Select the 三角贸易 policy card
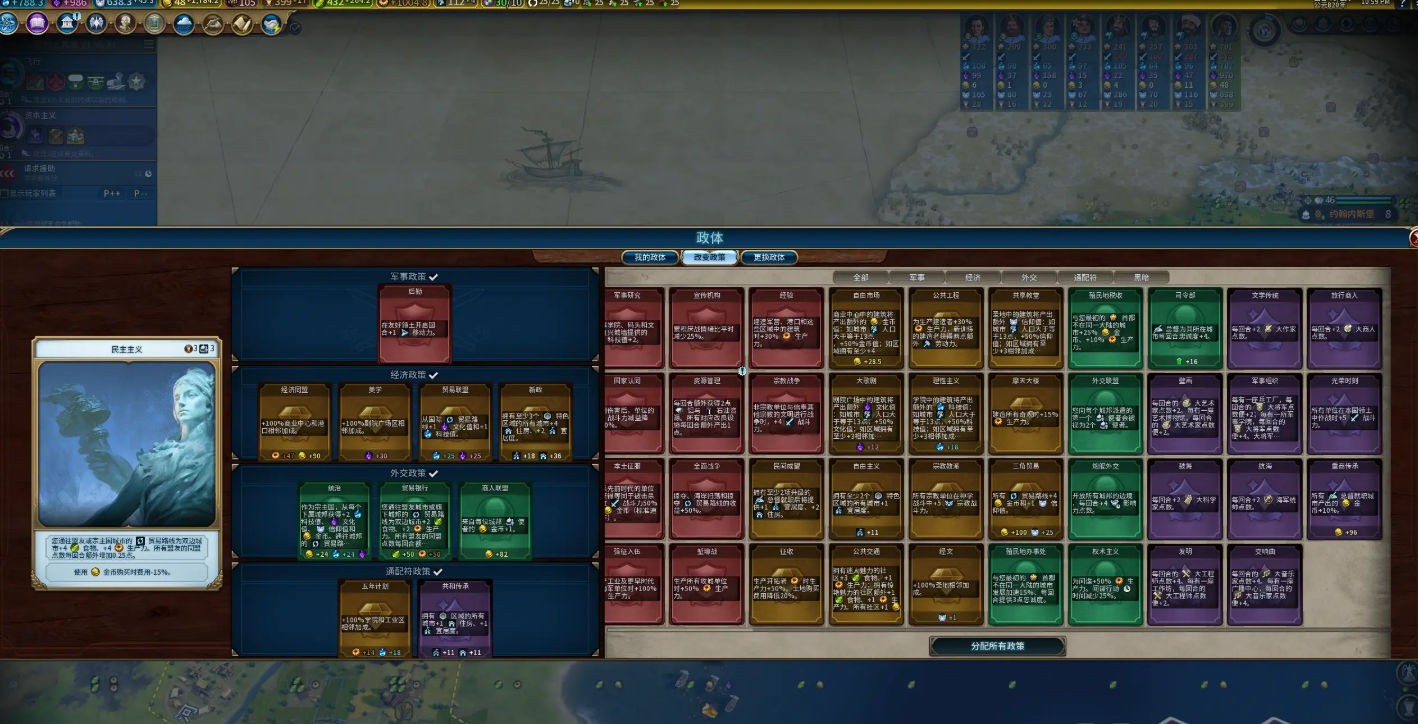Image resolution: width=1418 pixels, height=724 pixels. point(1026,499)
